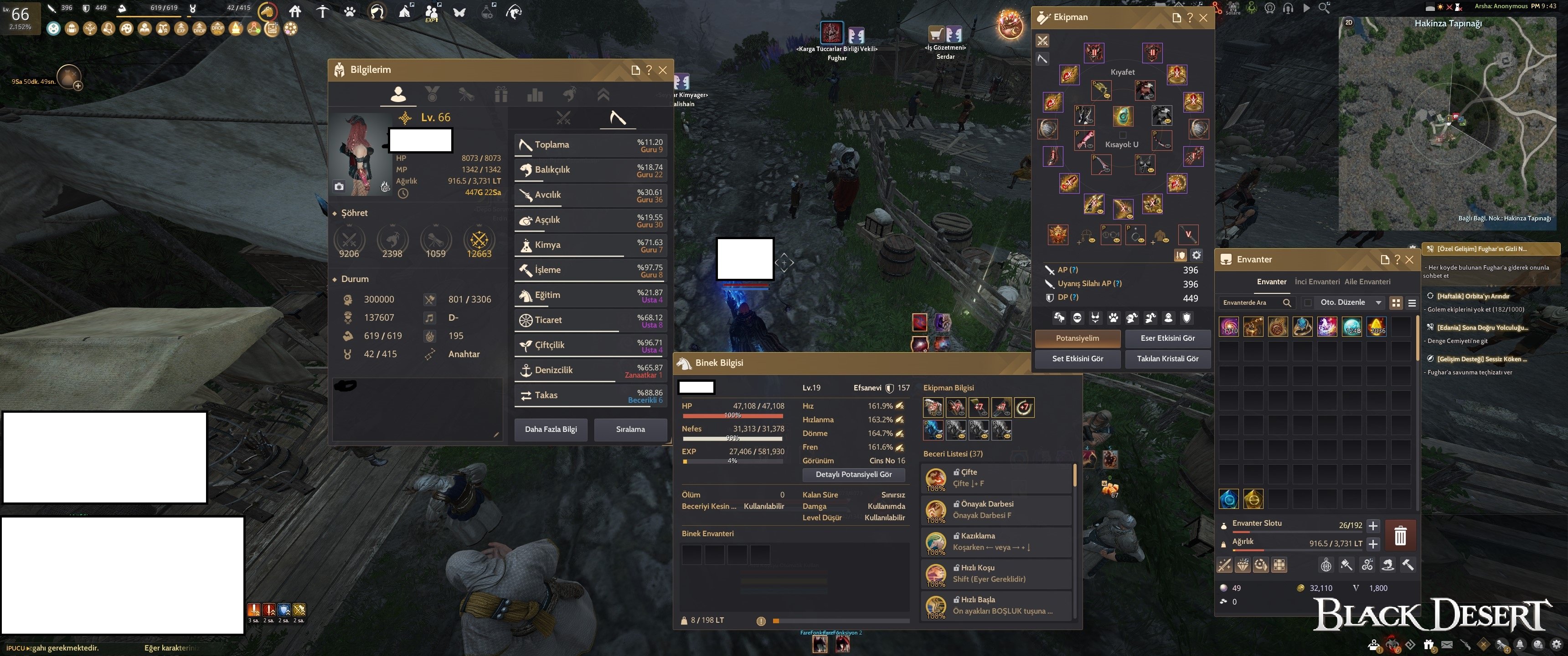Open Set Etkisini Gör

coord(1077,359)
